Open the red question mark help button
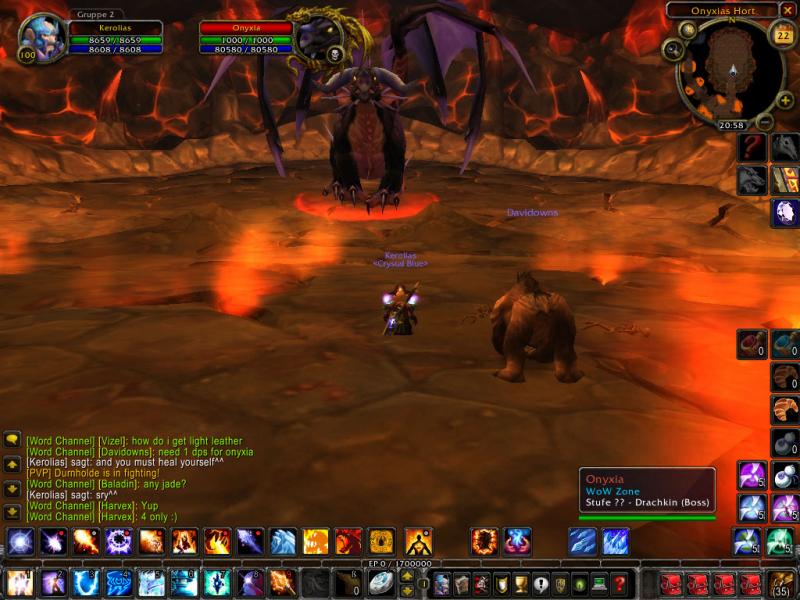Screen dimensions: 800x600 [620, 584]
